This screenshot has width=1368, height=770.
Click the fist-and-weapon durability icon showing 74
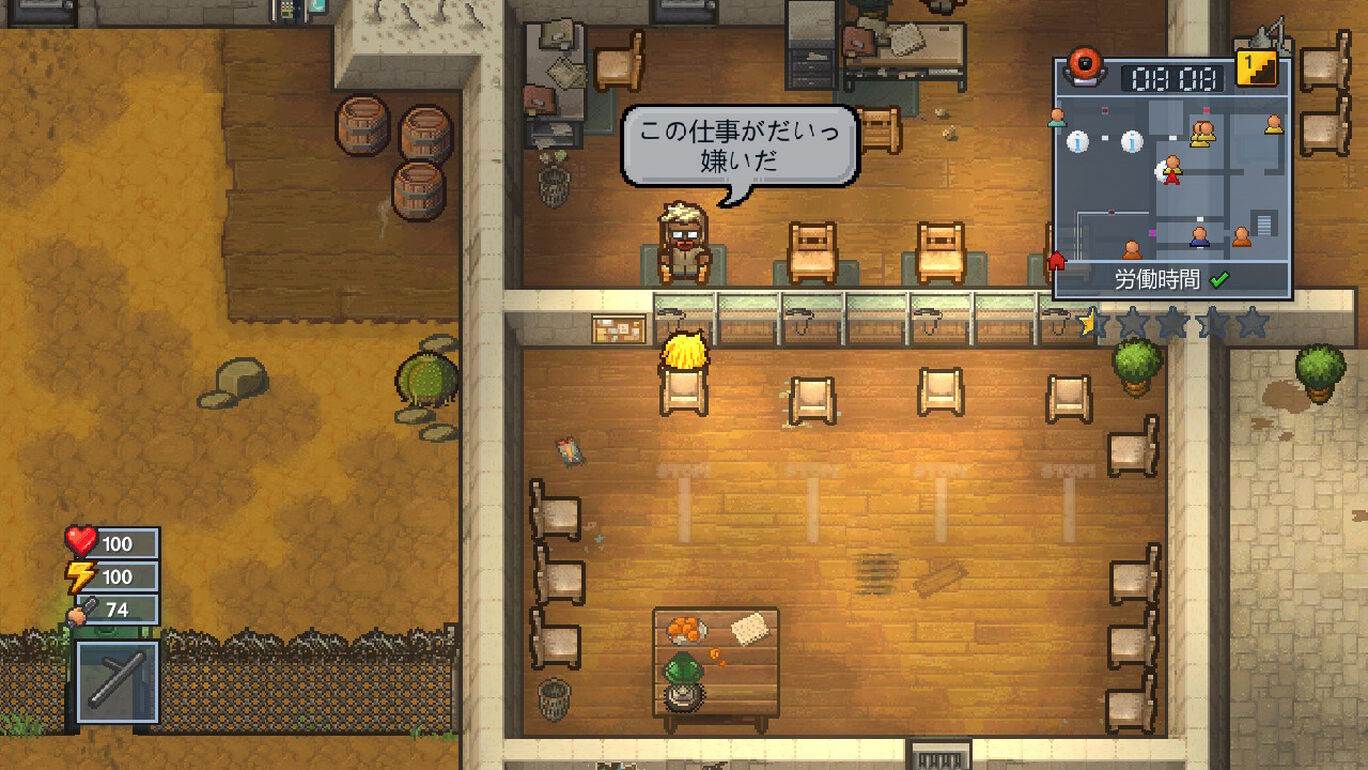coord(80,610)
